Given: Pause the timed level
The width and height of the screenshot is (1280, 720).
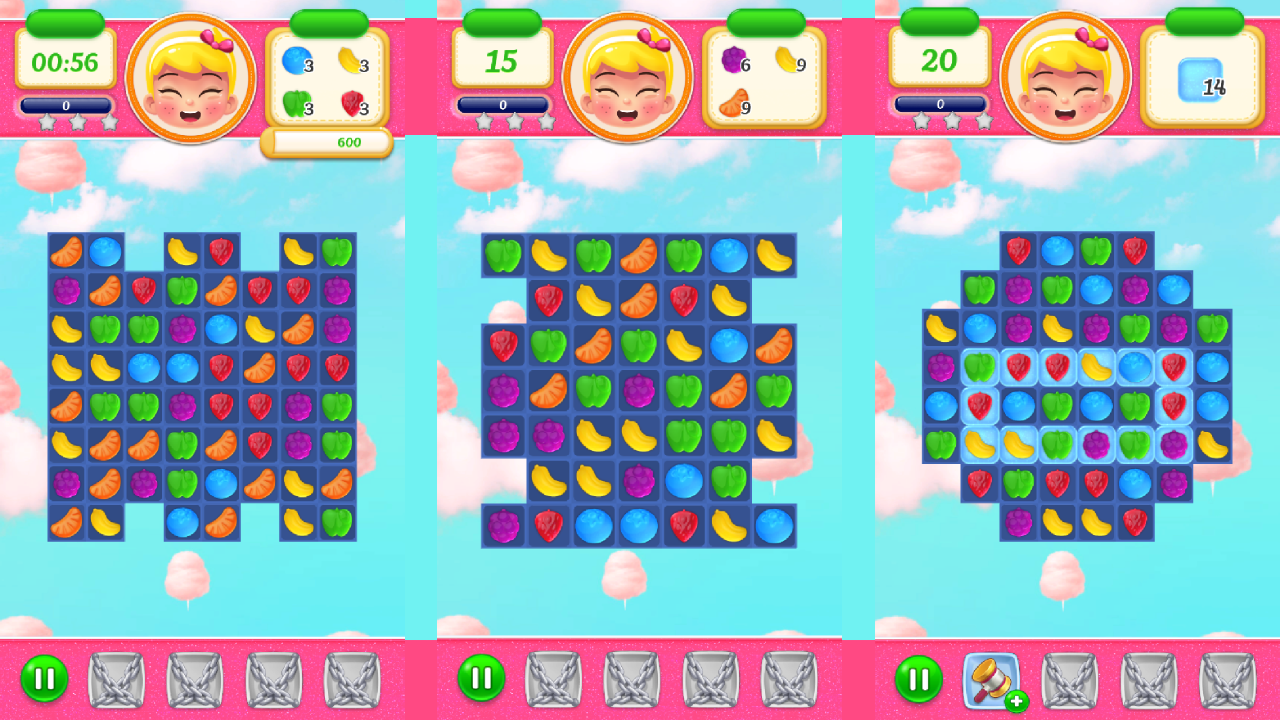Looking at the screenshot, I should [43, 678].
